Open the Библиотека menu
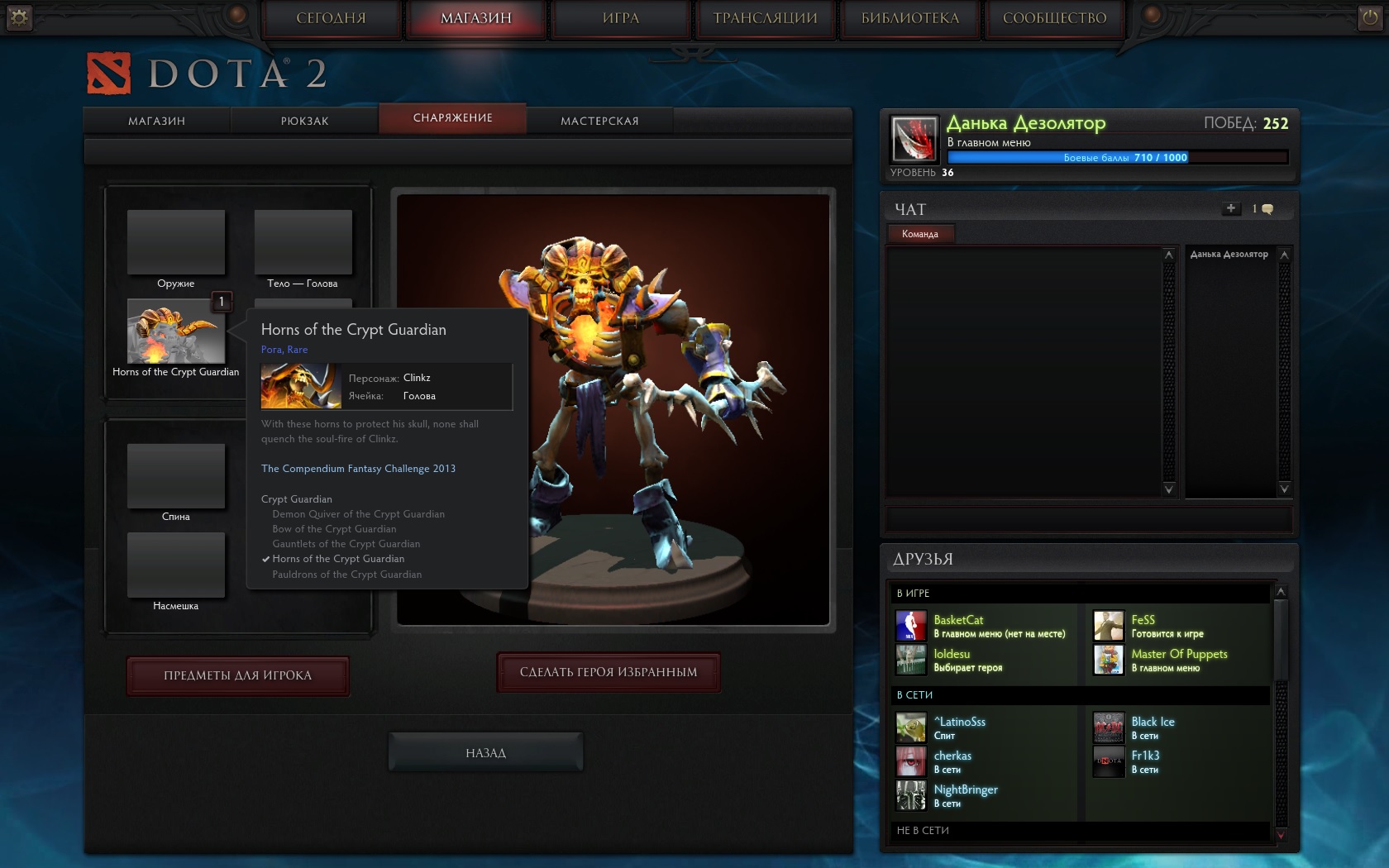Screen dimensions: 1389x868 tap(910, 18)
